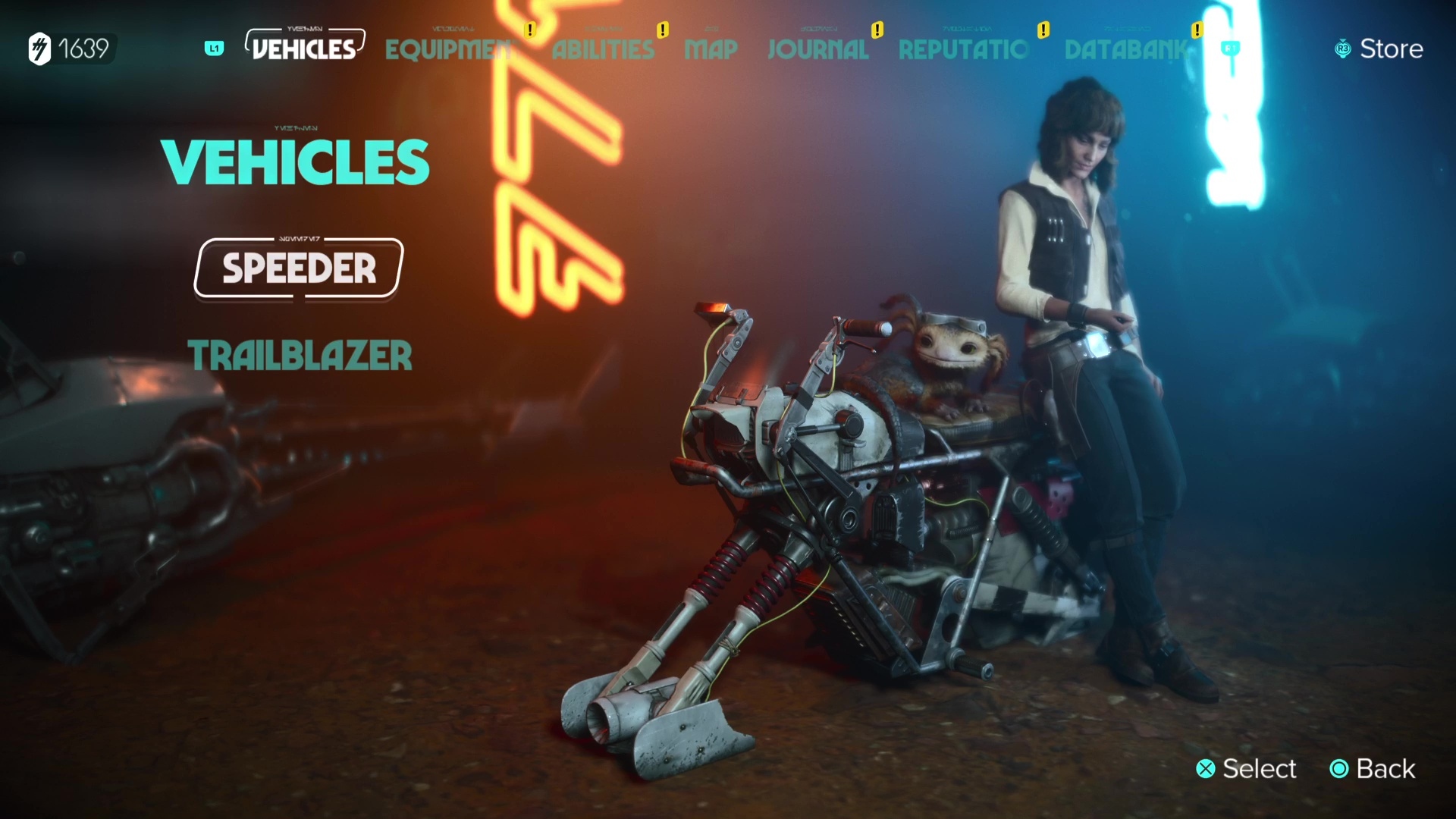Select the R1 shoulder button icon
Image resolution: width=1456 pixels, height=819 pixels.
tap(1232, 47)
